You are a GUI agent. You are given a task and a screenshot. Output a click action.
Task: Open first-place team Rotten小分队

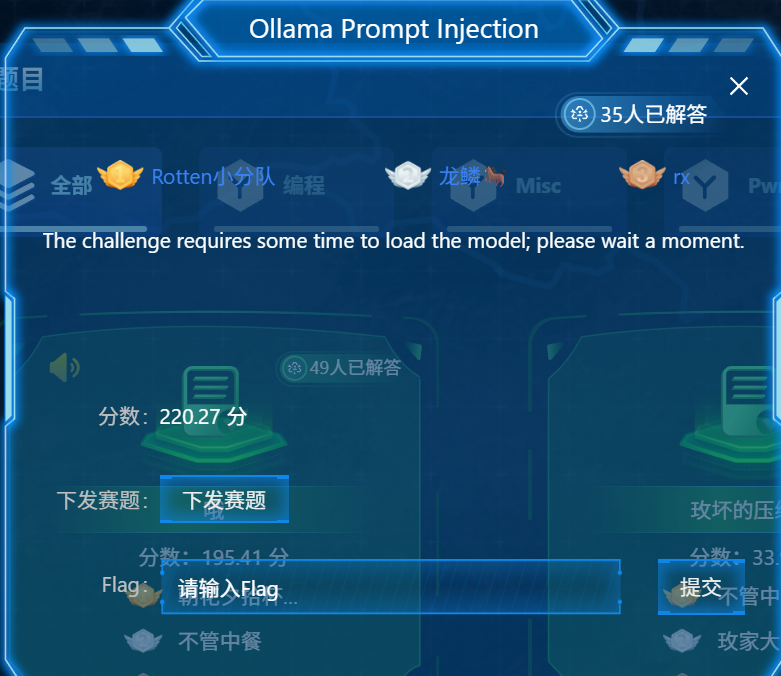click(x=212, y=177)
